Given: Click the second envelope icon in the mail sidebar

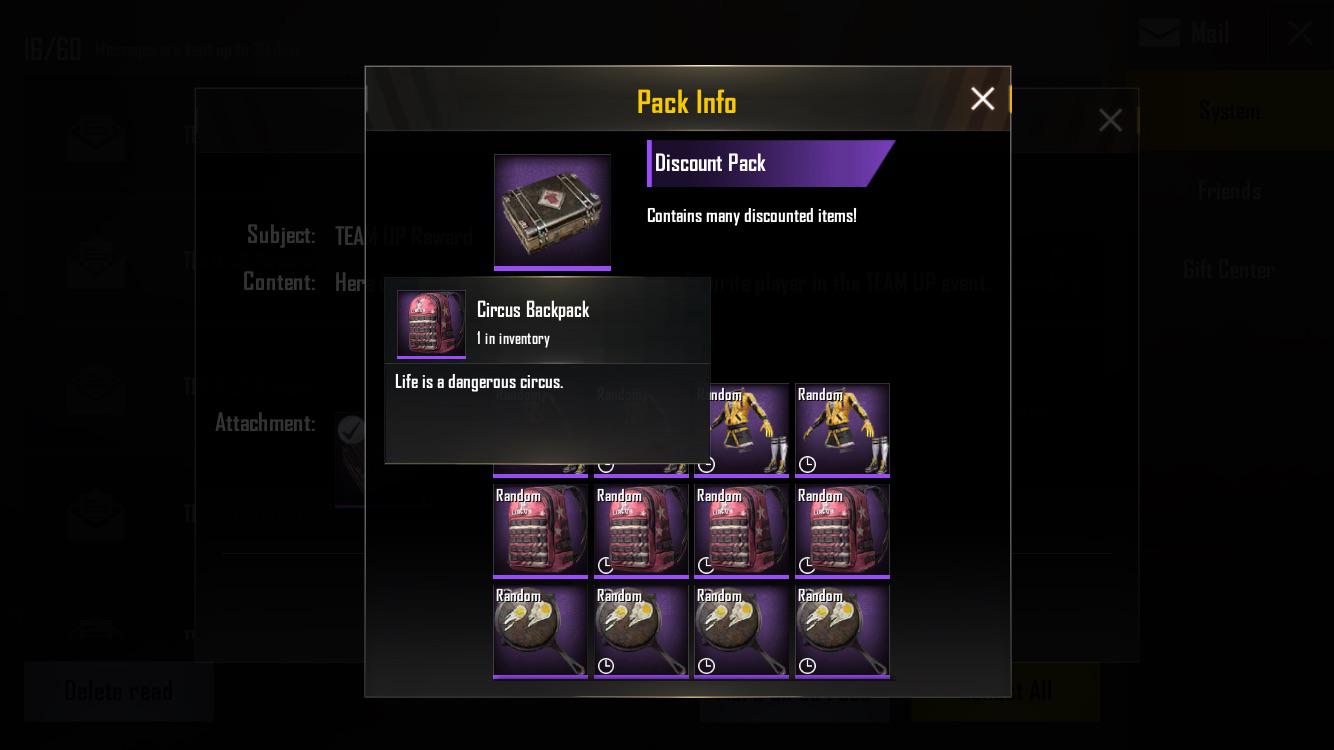Looking at the screenshot, I should [95, 260].
